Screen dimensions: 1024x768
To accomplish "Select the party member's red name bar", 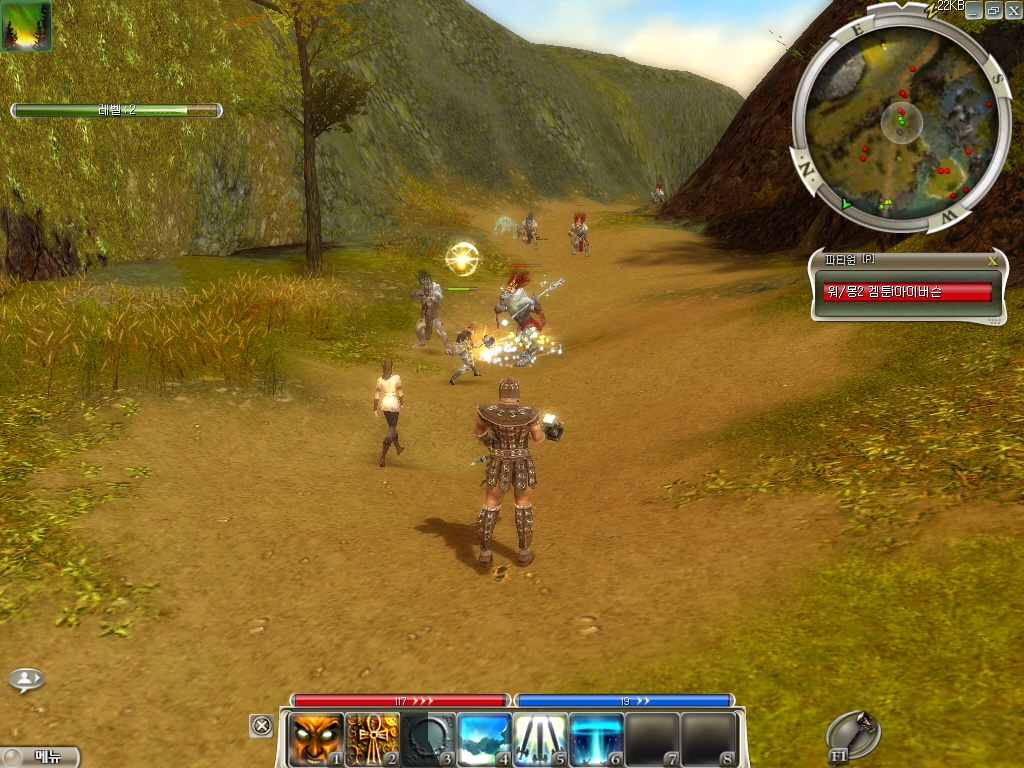I will pyautogui.click(x=907, y=291).
